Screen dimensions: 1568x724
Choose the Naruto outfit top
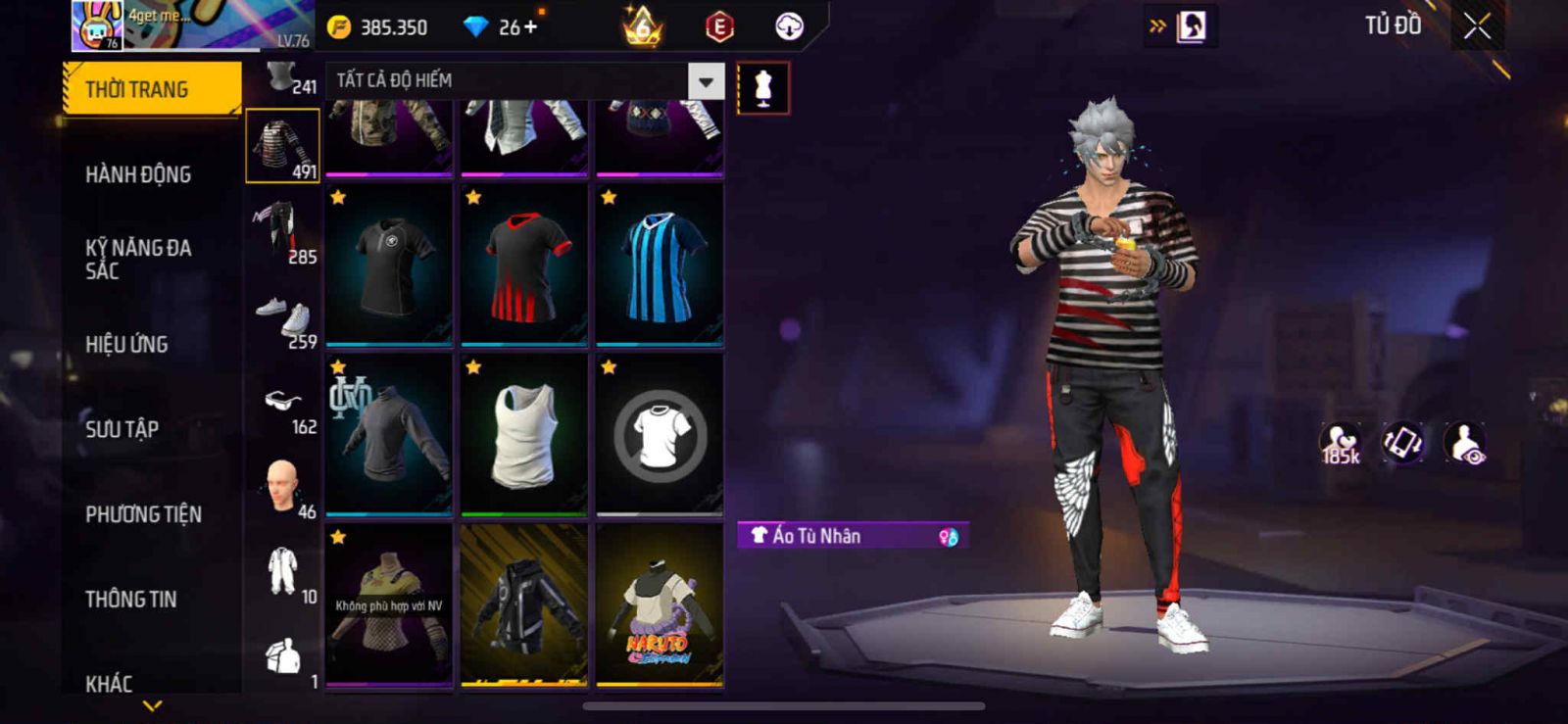[660, 605]
